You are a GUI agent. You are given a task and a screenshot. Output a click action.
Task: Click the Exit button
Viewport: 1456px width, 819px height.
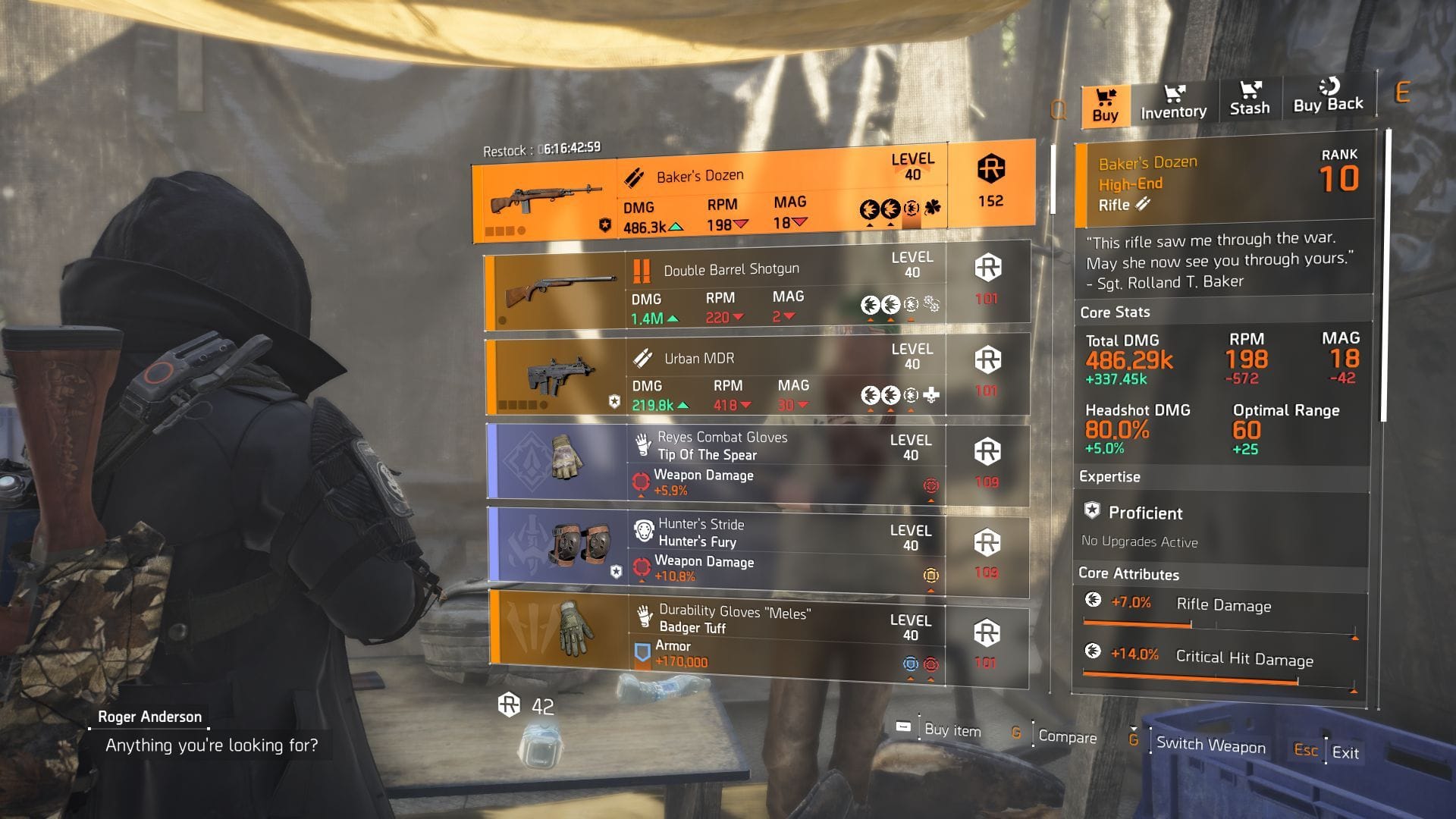click(1345, 753)
